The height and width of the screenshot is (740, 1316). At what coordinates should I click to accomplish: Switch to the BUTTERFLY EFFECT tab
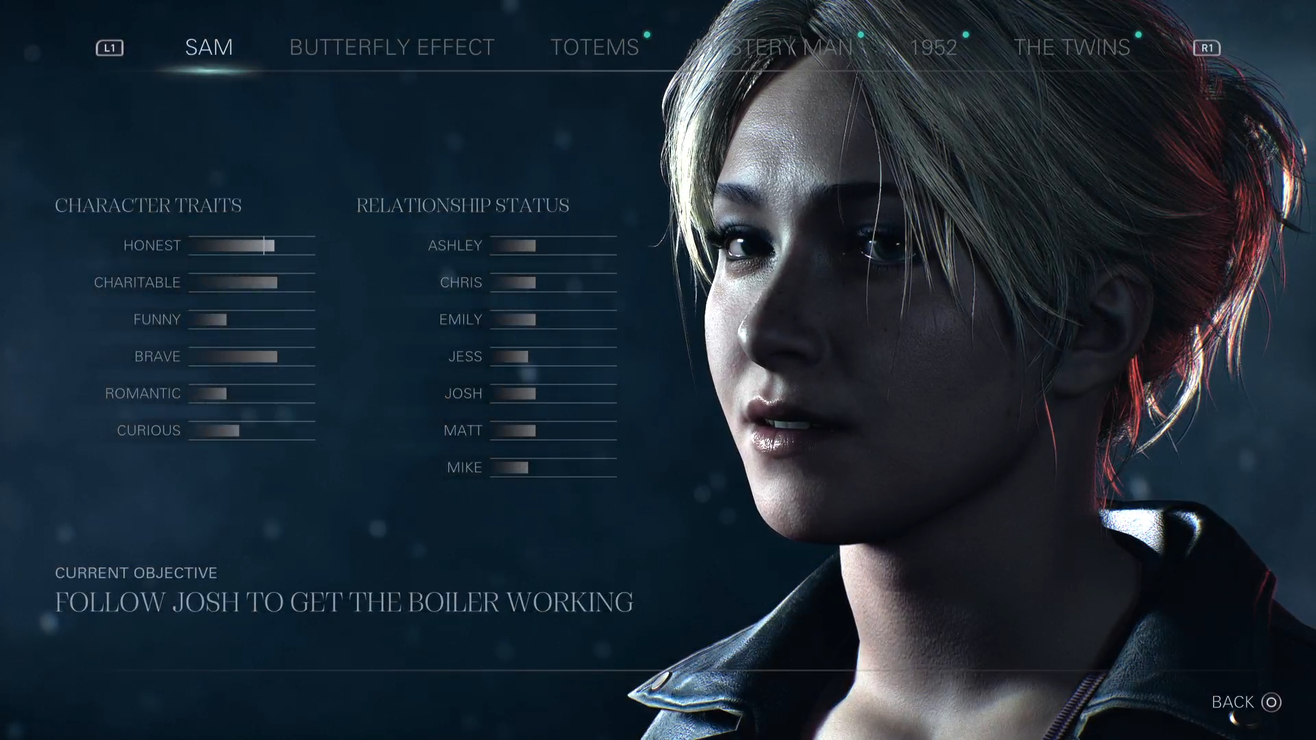click(x=391, y=46)
